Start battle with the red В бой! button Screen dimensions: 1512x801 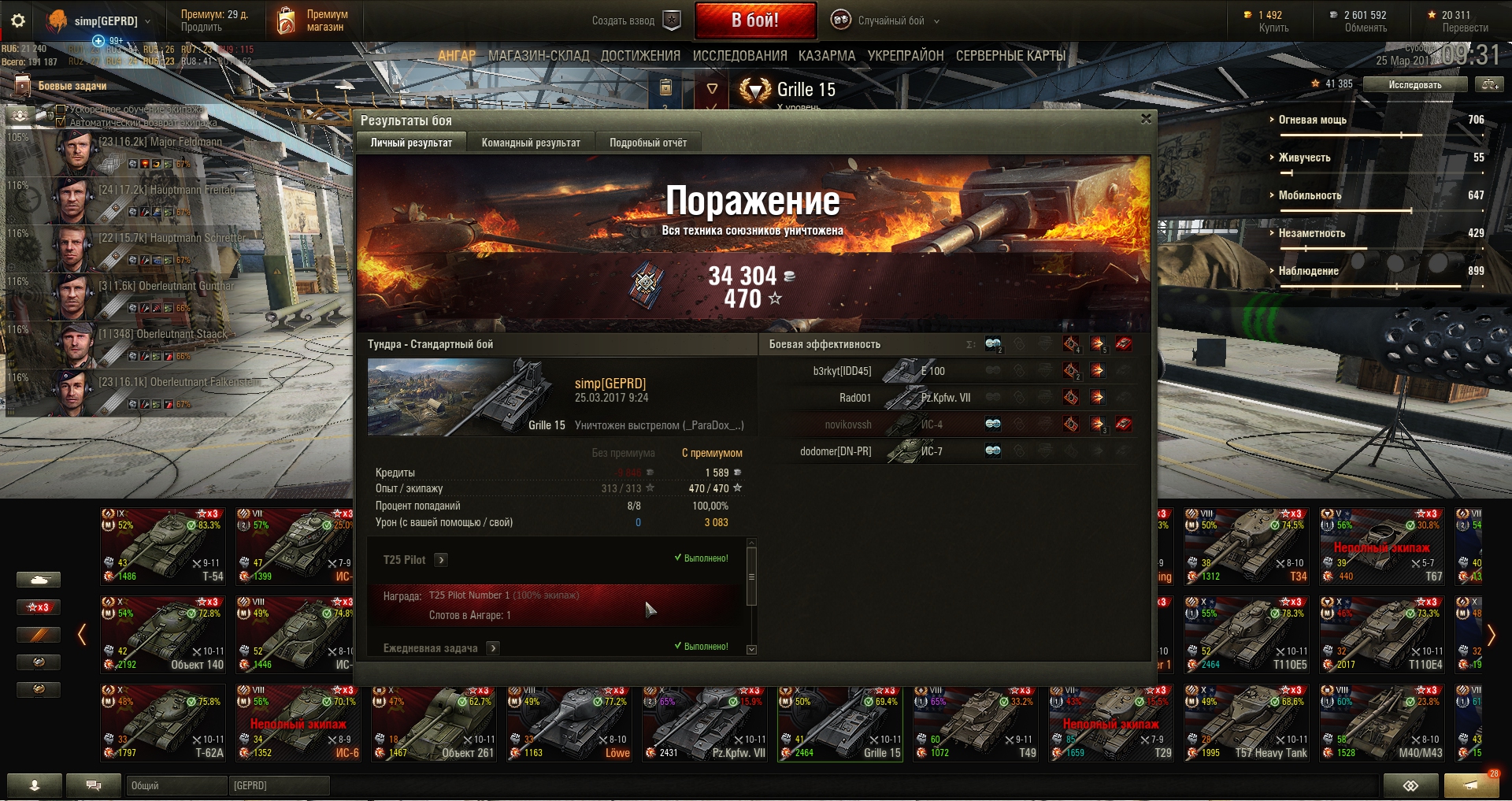coord(754,20)
